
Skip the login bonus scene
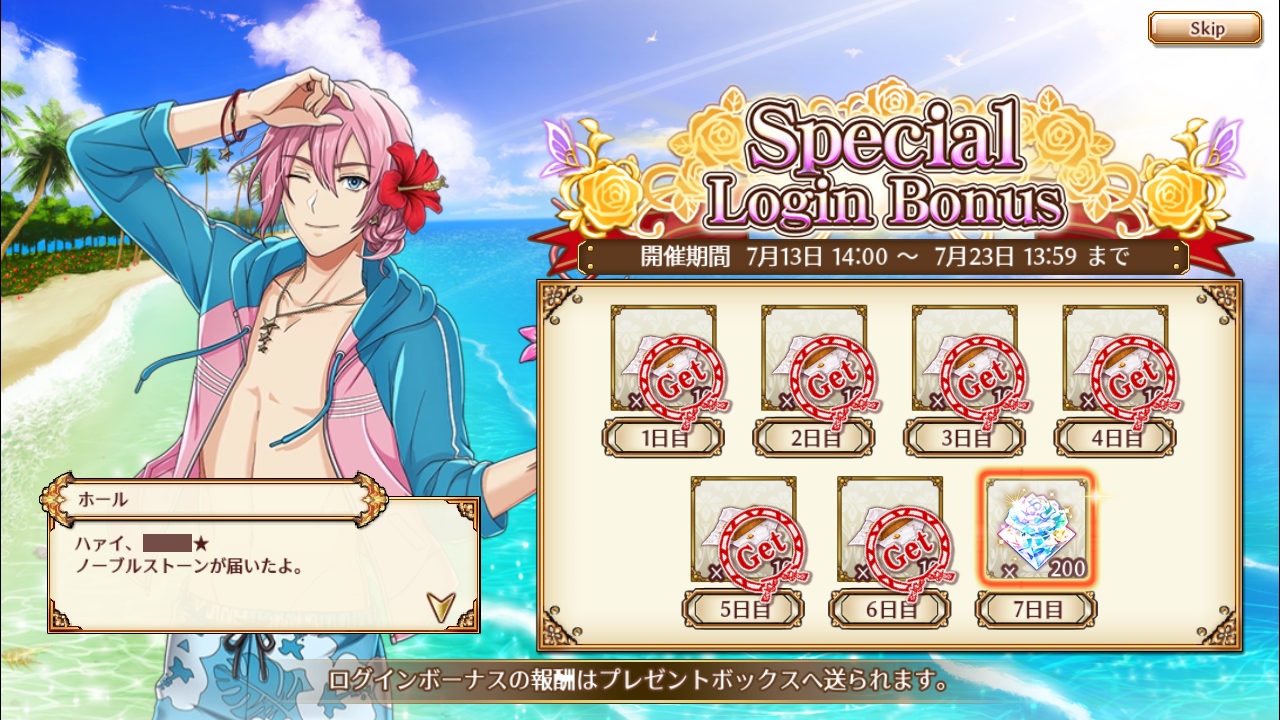(1204, 28)
